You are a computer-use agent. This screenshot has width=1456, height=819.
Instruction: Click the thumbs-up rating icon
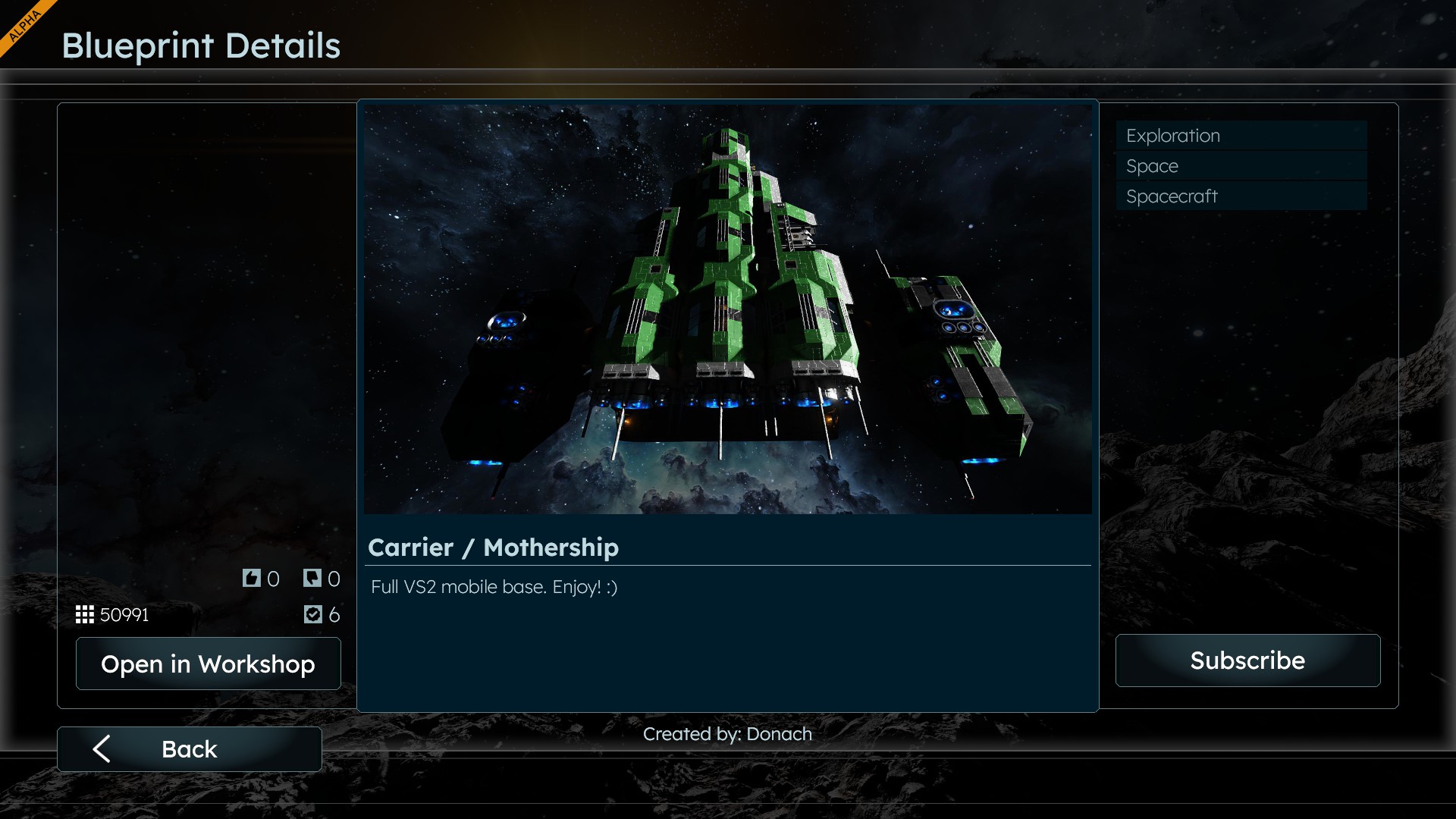252,579
